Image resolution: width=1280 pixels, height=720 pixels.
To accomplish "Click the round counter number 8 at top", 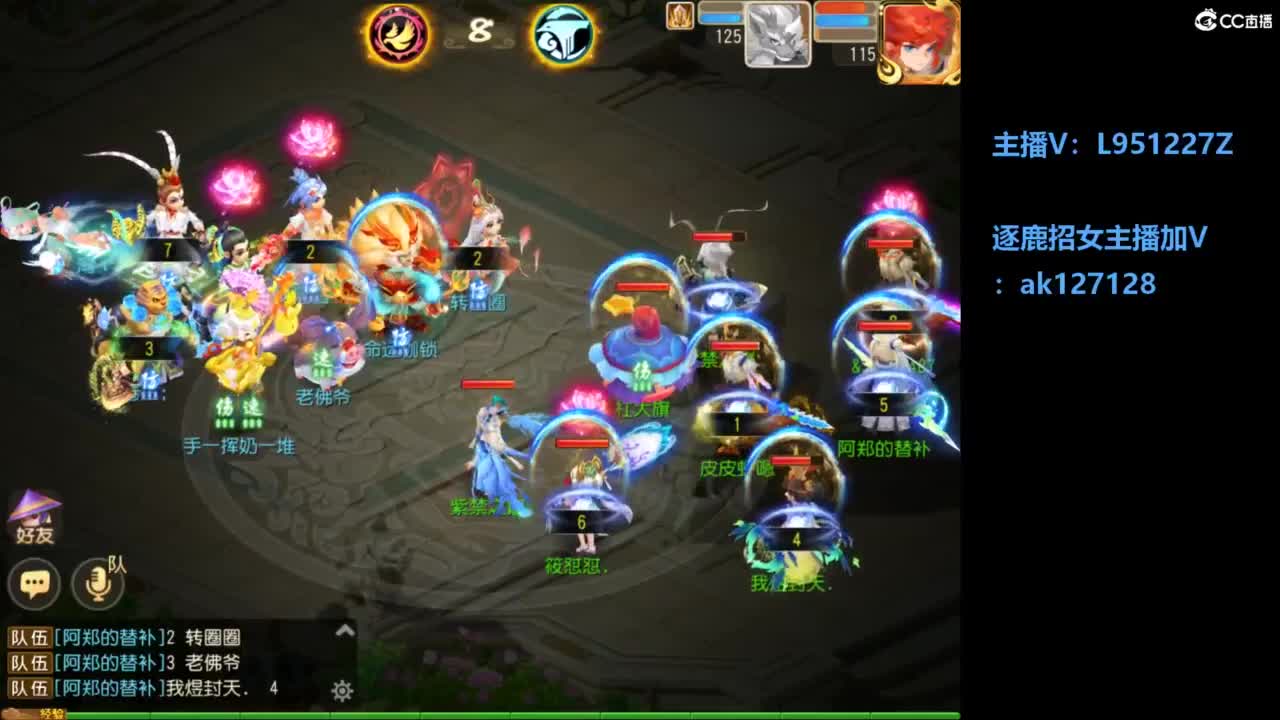I will coord(477,32).
